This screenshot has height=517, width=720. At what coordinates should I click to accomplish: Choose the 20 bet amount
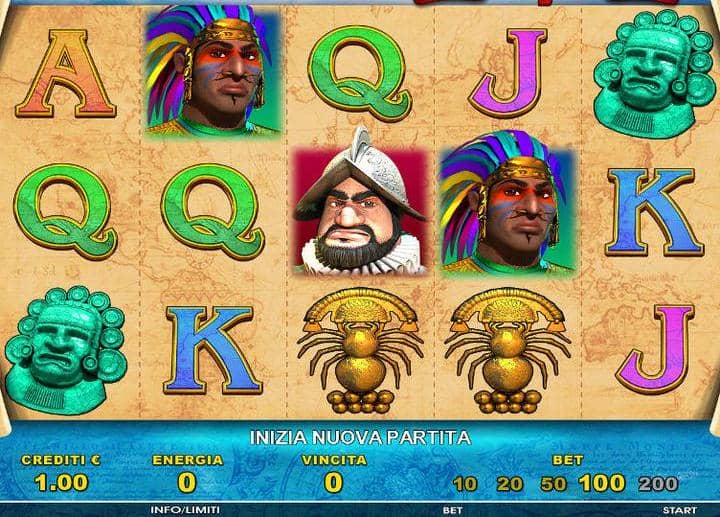(x=510, y=484)
